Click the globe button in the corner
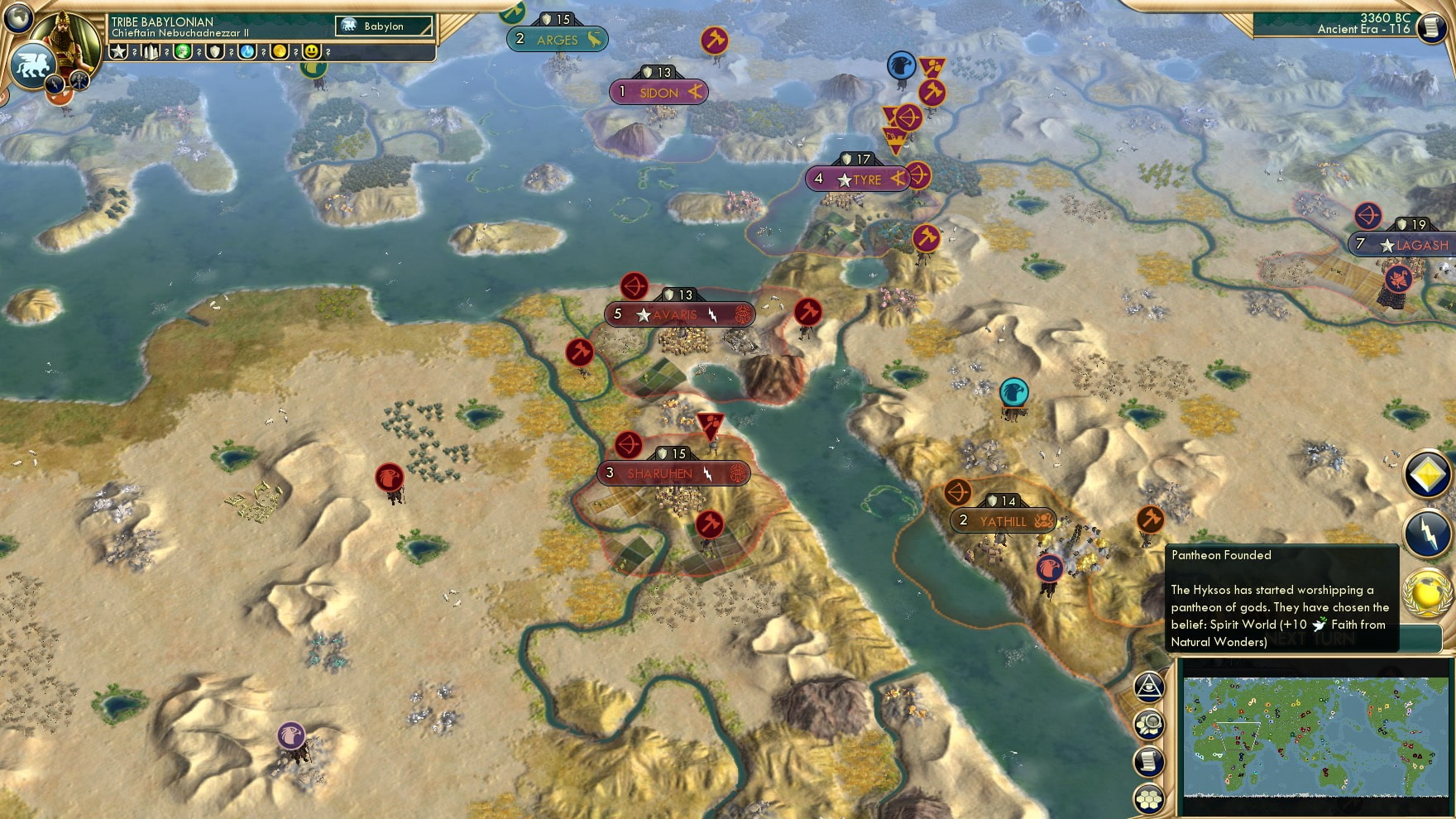 click(x=18, y=17)
